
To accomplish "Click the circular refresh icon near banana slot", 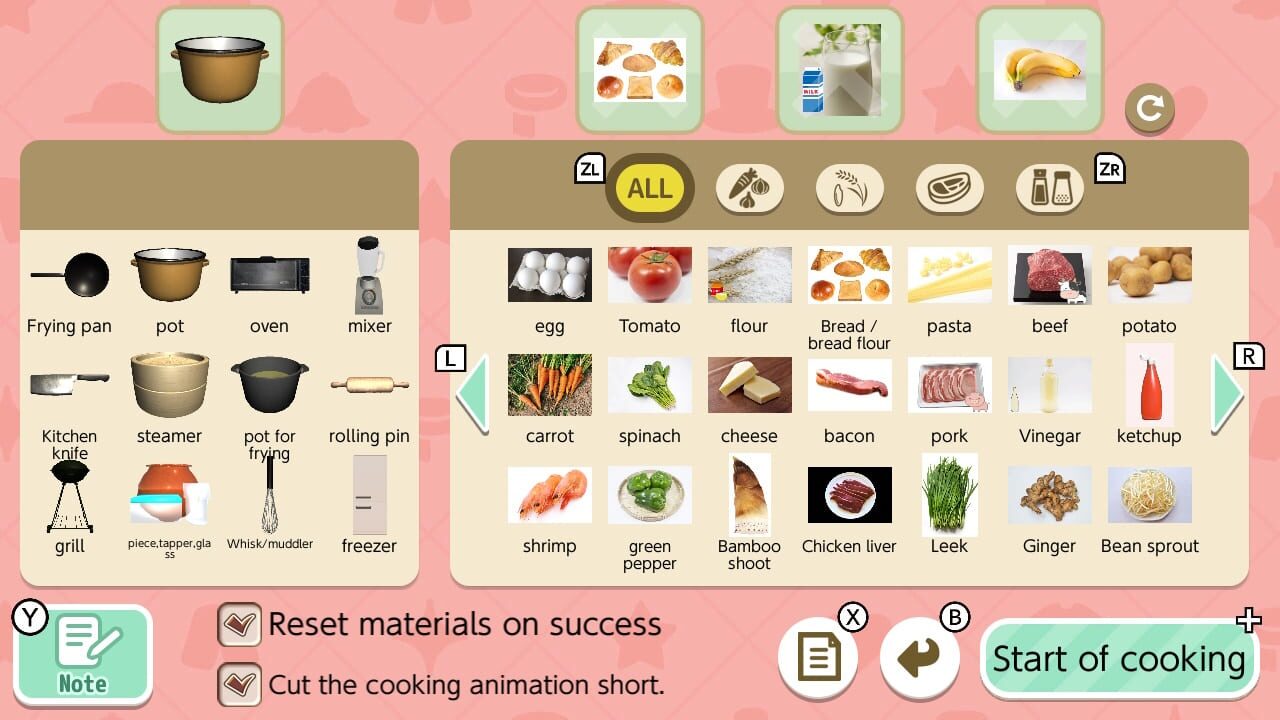I will coord(1150,110).
